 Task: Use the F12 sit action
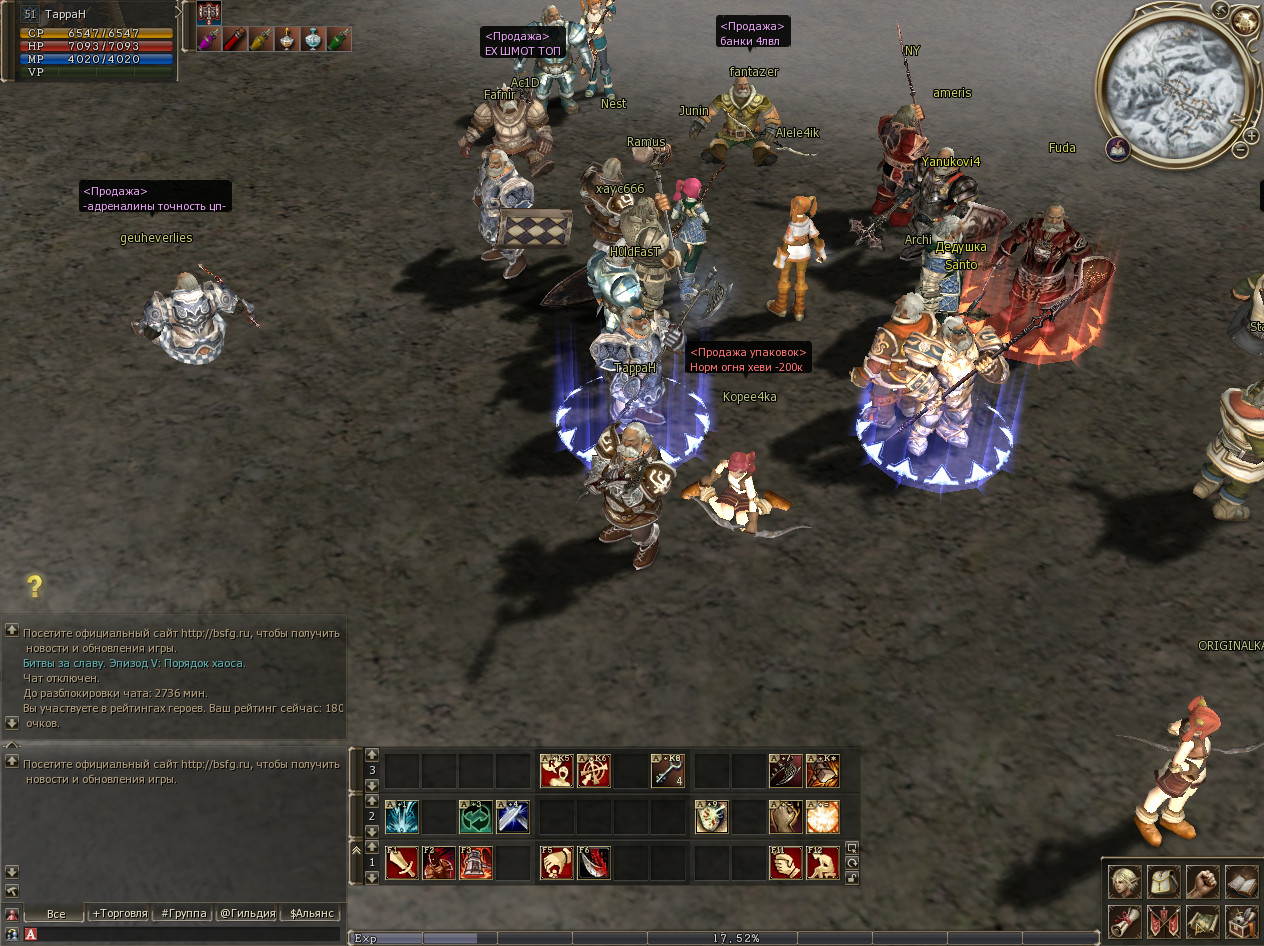(x=823, y=862)
